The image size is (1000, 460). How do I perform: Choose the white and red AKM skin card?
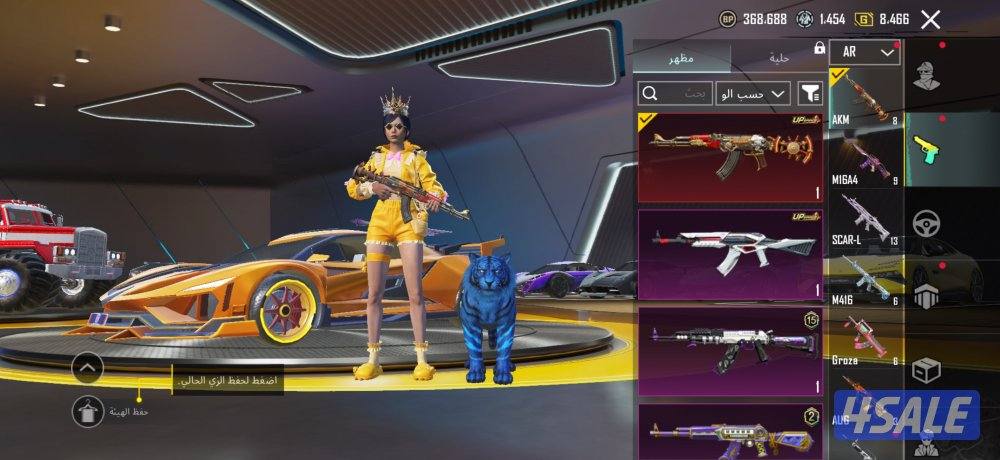[730, 254]
